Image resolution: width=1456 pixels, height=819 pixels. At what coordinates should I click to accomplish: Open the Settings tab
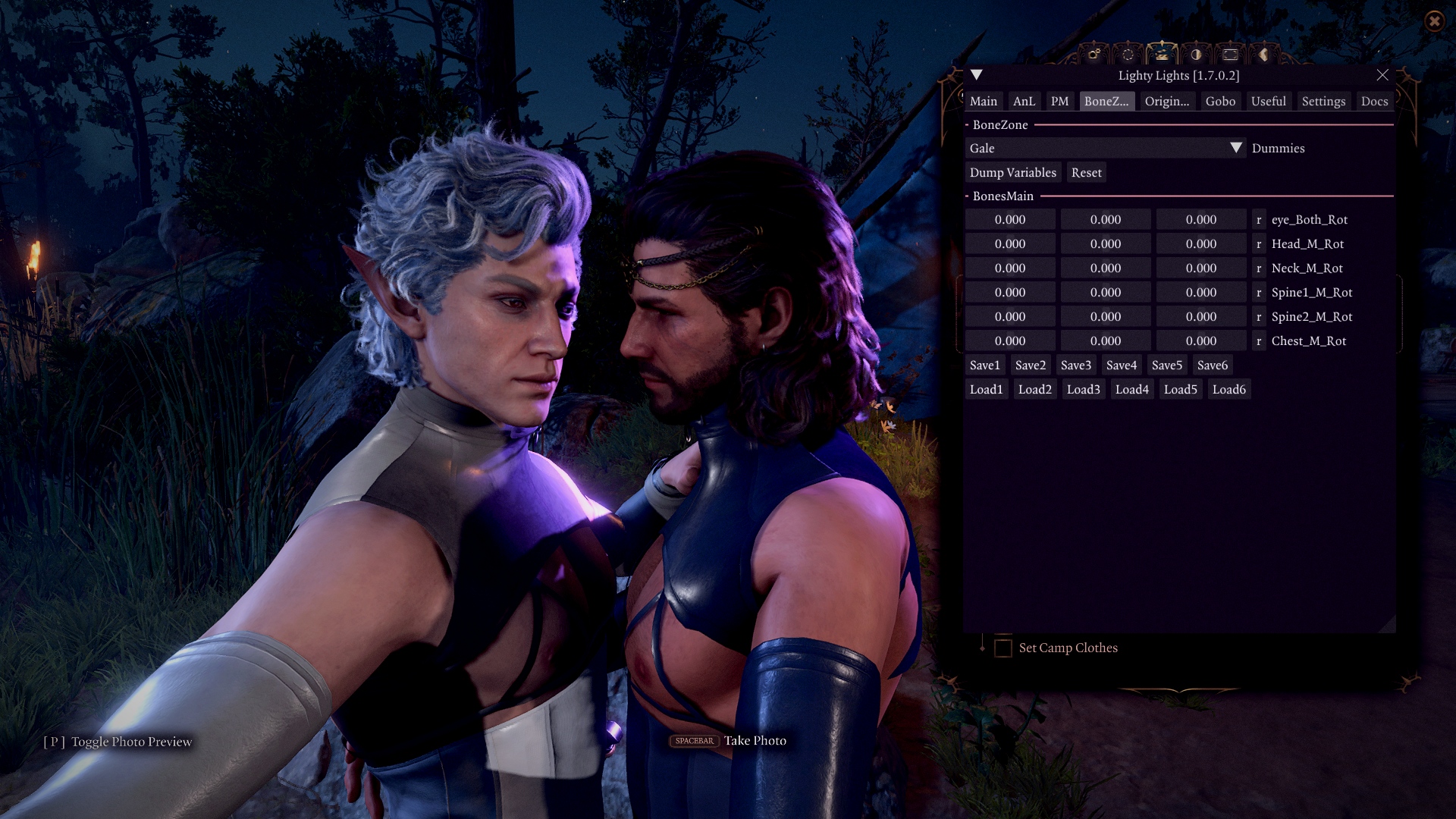click(1323, 101)
